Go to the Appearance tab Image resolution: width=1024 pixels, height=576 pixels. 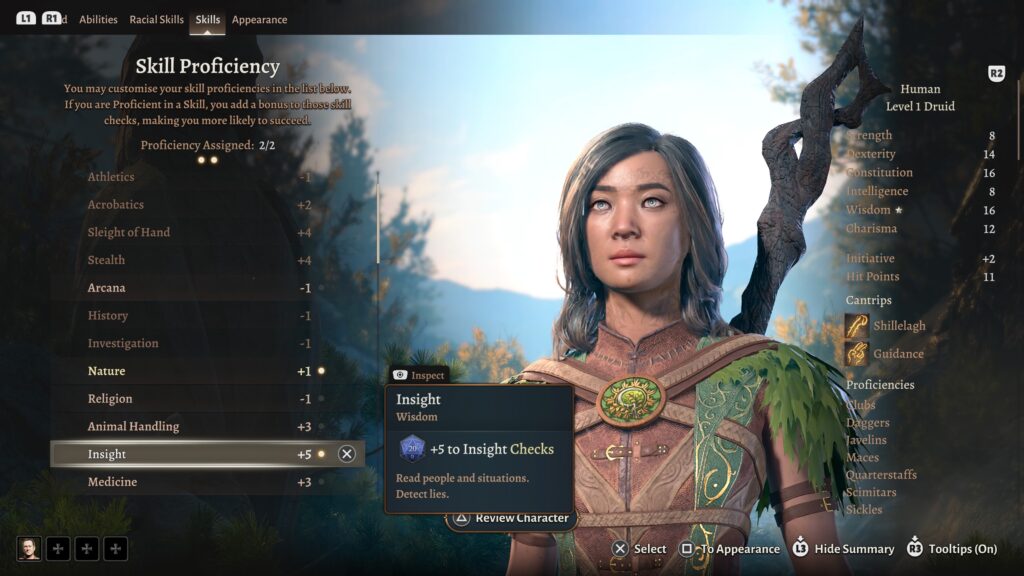point(259,19)
